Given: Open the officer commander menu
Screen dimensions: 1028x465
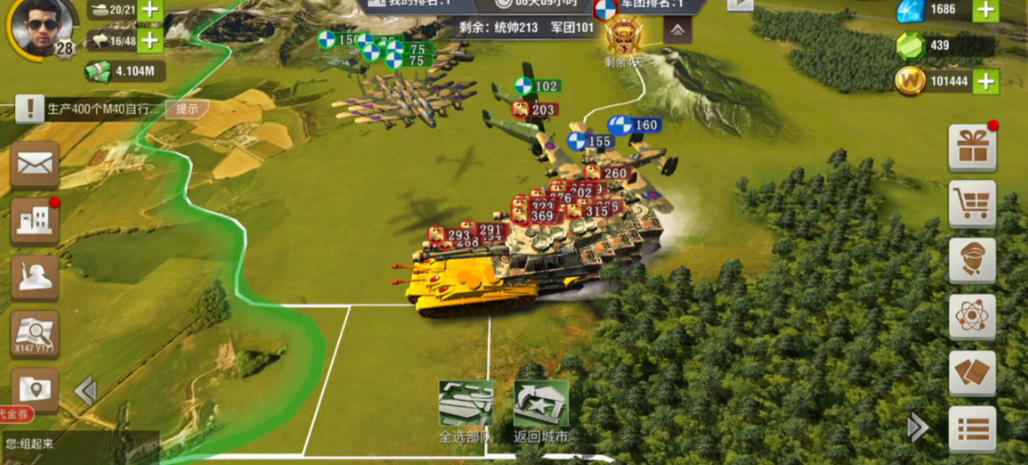Looking at the screenshot, I should pos(971,260).
